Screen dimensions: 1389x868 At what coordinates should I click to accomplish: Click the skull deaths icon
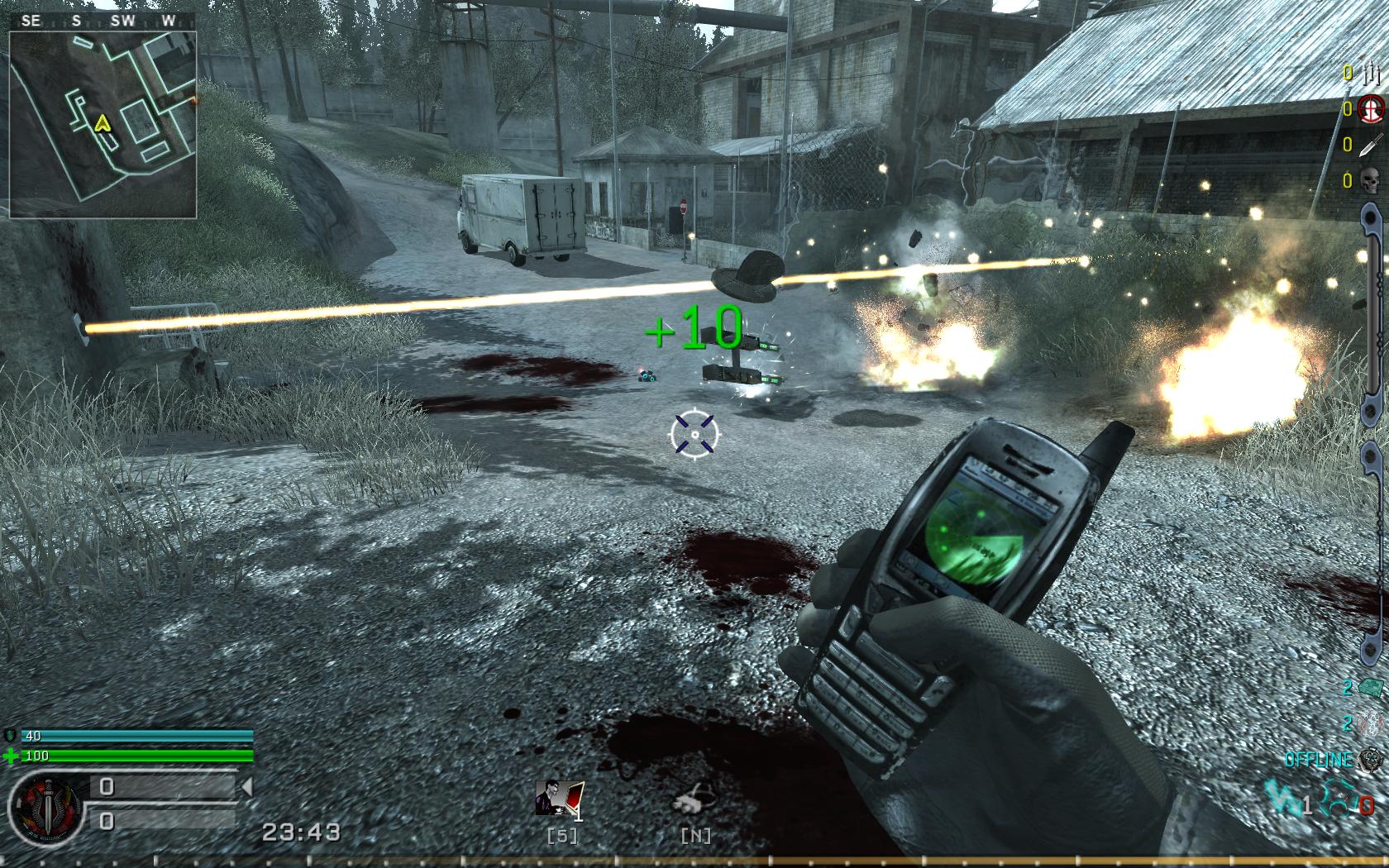(1372, 180)
